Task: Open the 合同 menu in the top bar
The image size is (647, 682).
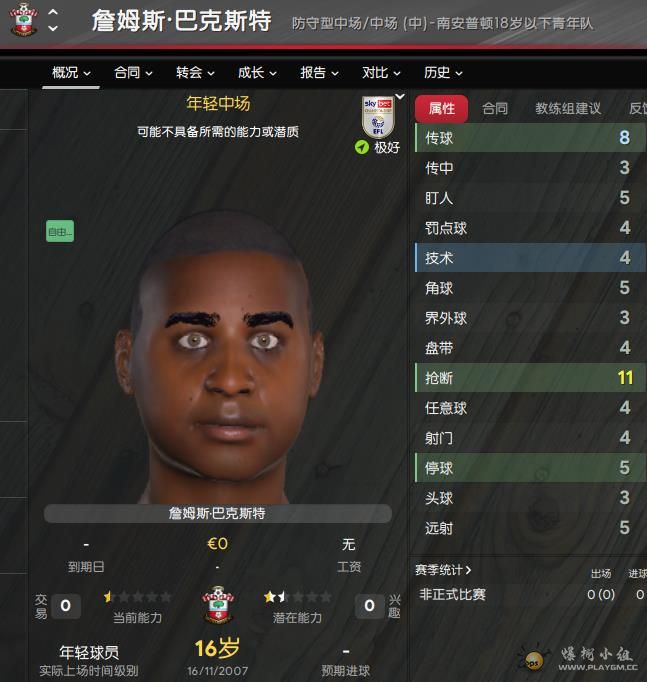Action: click(133, 73)
